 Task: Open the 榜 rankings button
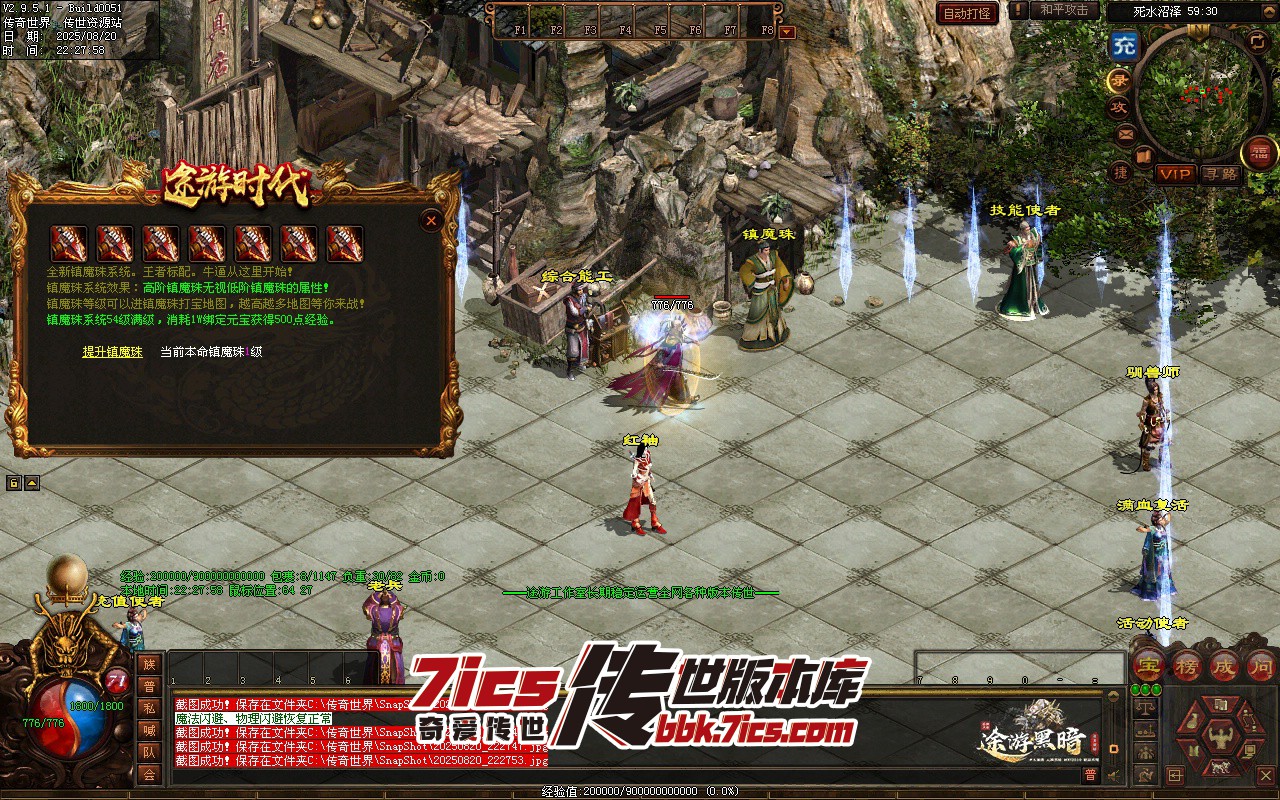(x=1187, y=665)
